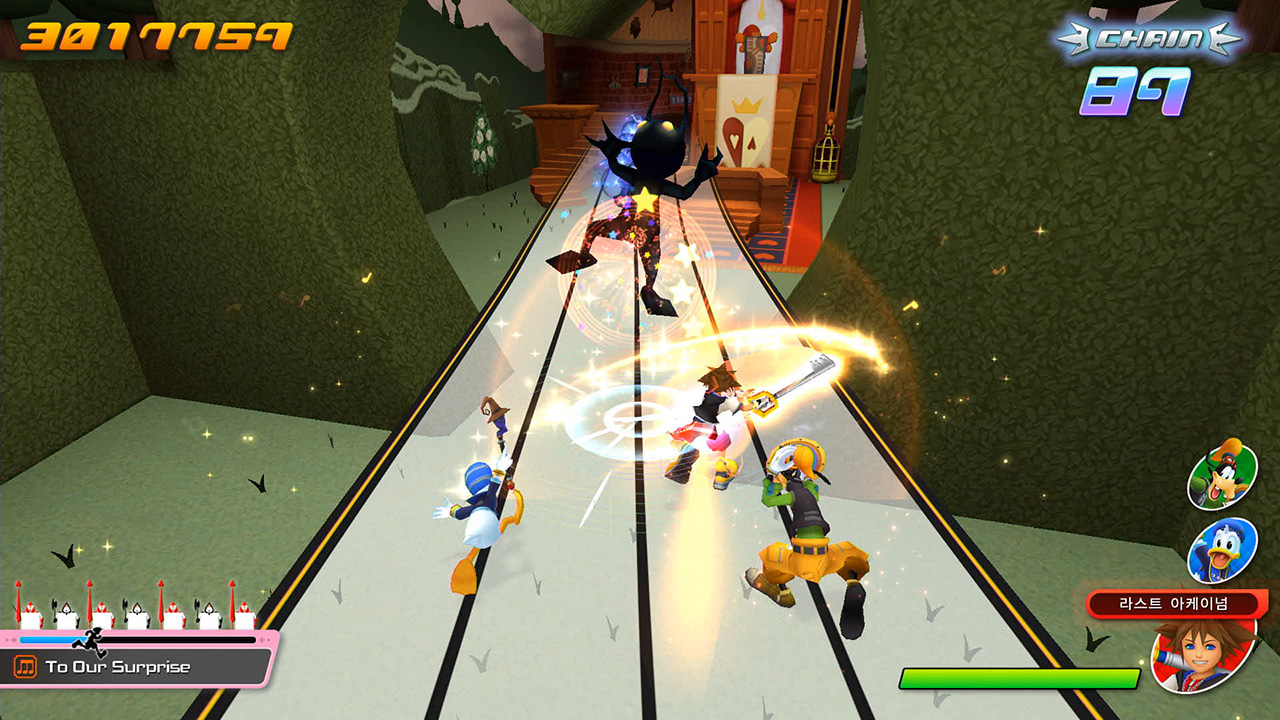Expand the left diamond on the progress bar

[14, 639]
